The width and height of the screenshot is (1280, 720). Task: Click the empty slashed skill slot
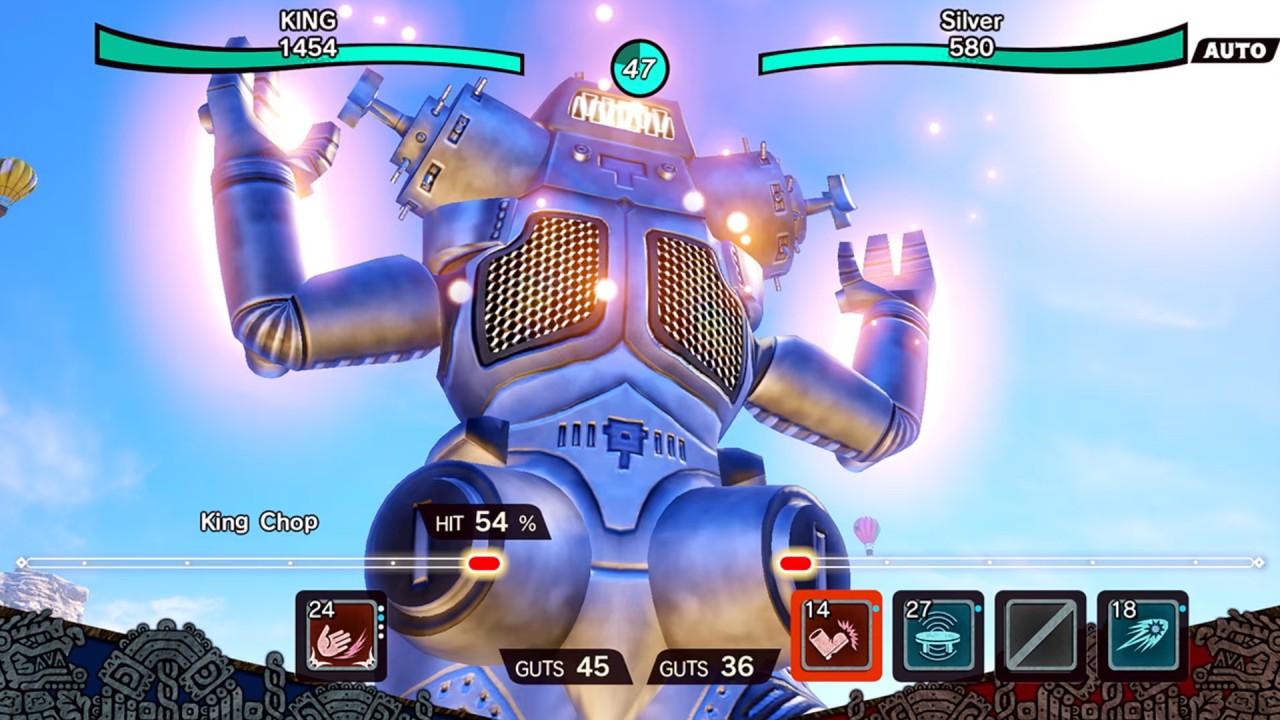click(x=1040, y=636)
